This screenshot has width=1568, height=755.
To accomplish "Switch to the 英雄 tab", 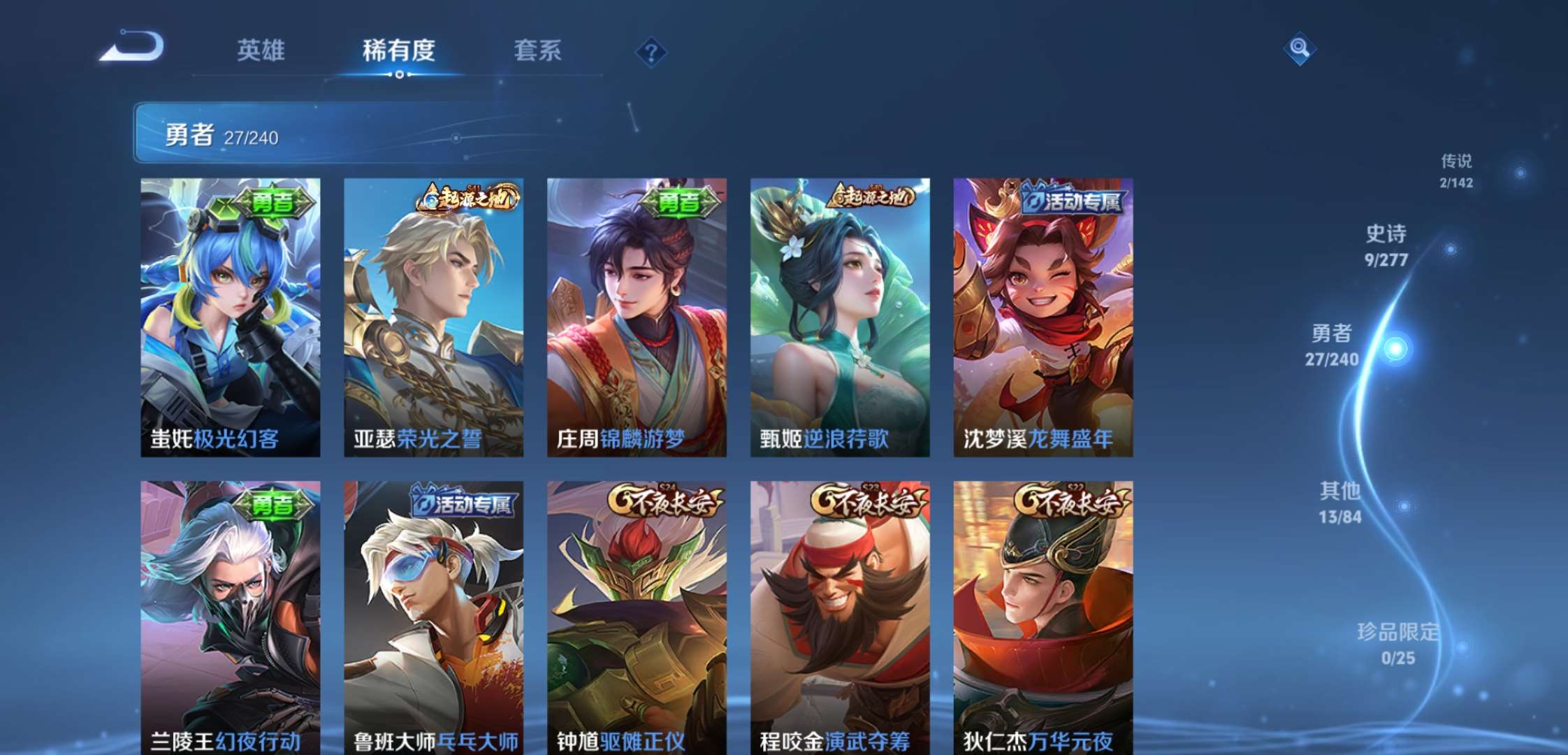I will 263,51.
